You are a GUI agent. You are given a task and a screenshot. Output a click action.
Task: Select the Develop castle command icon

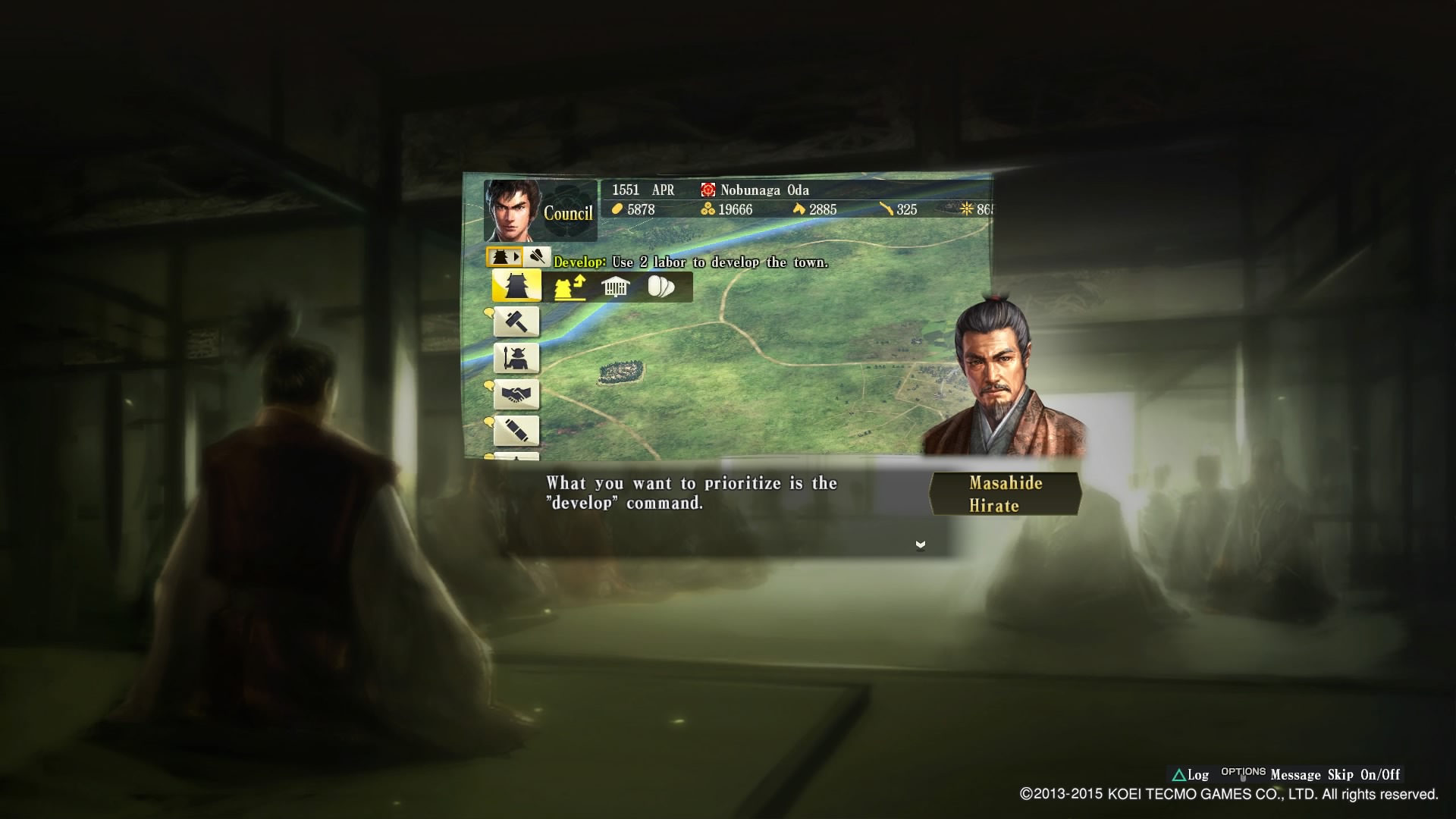click(516, 287)
